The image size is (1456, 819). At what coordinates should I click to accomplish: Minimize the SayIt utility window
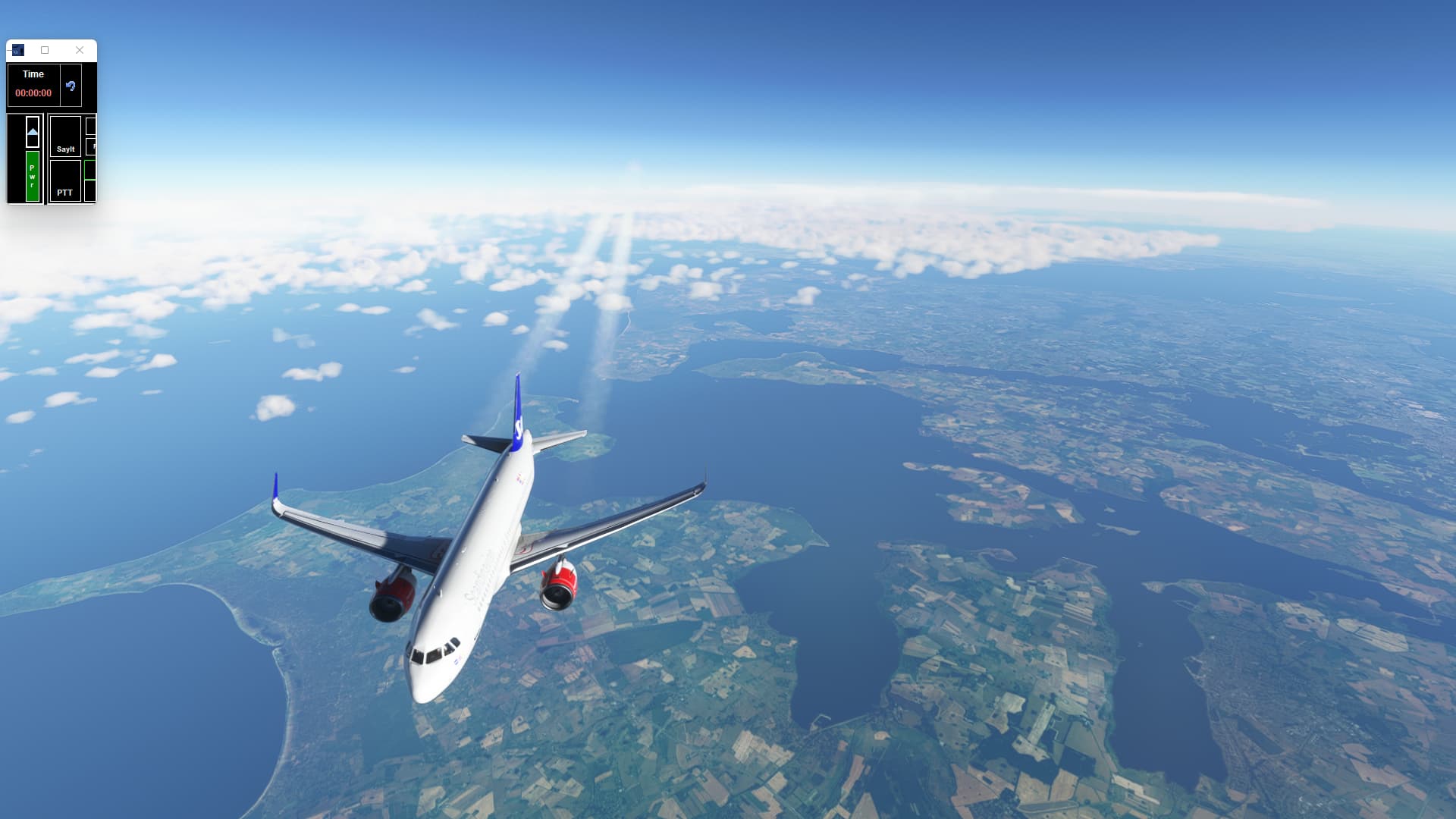point(9,50)
